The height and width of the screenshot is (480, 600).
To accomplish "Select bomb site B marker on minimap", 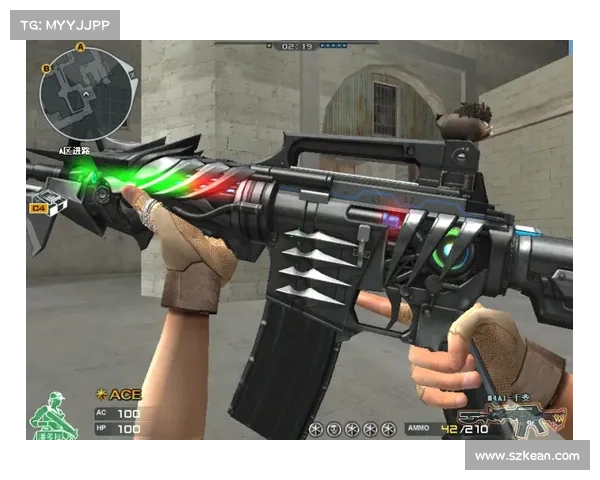I will pyautogui.click(x=46, y=69).
